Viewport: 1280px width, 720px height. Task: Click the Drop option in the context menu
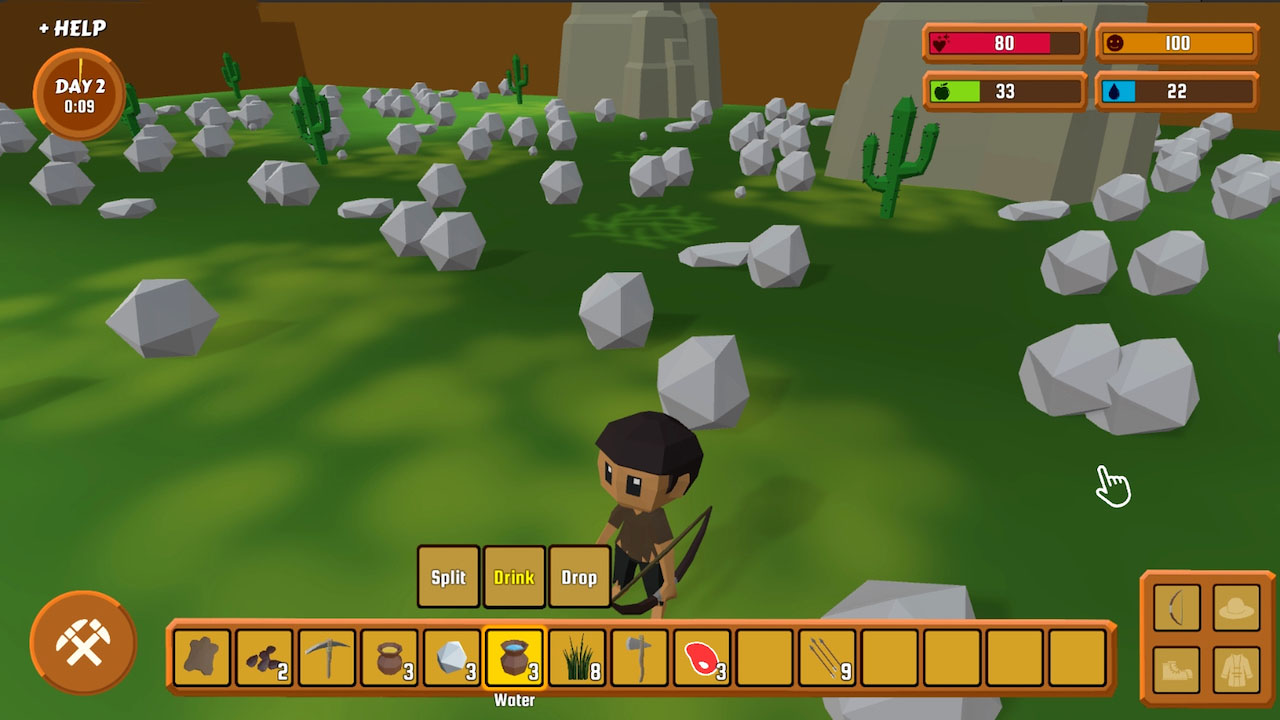point(579,577)
